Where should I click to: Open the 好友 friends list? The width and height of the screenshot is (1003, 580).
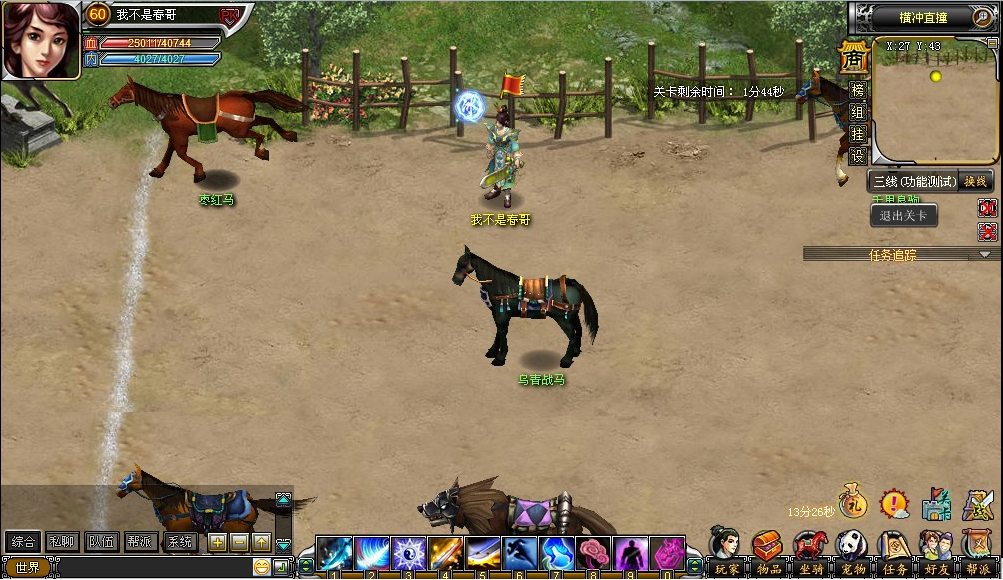click(x=936, y=551)
